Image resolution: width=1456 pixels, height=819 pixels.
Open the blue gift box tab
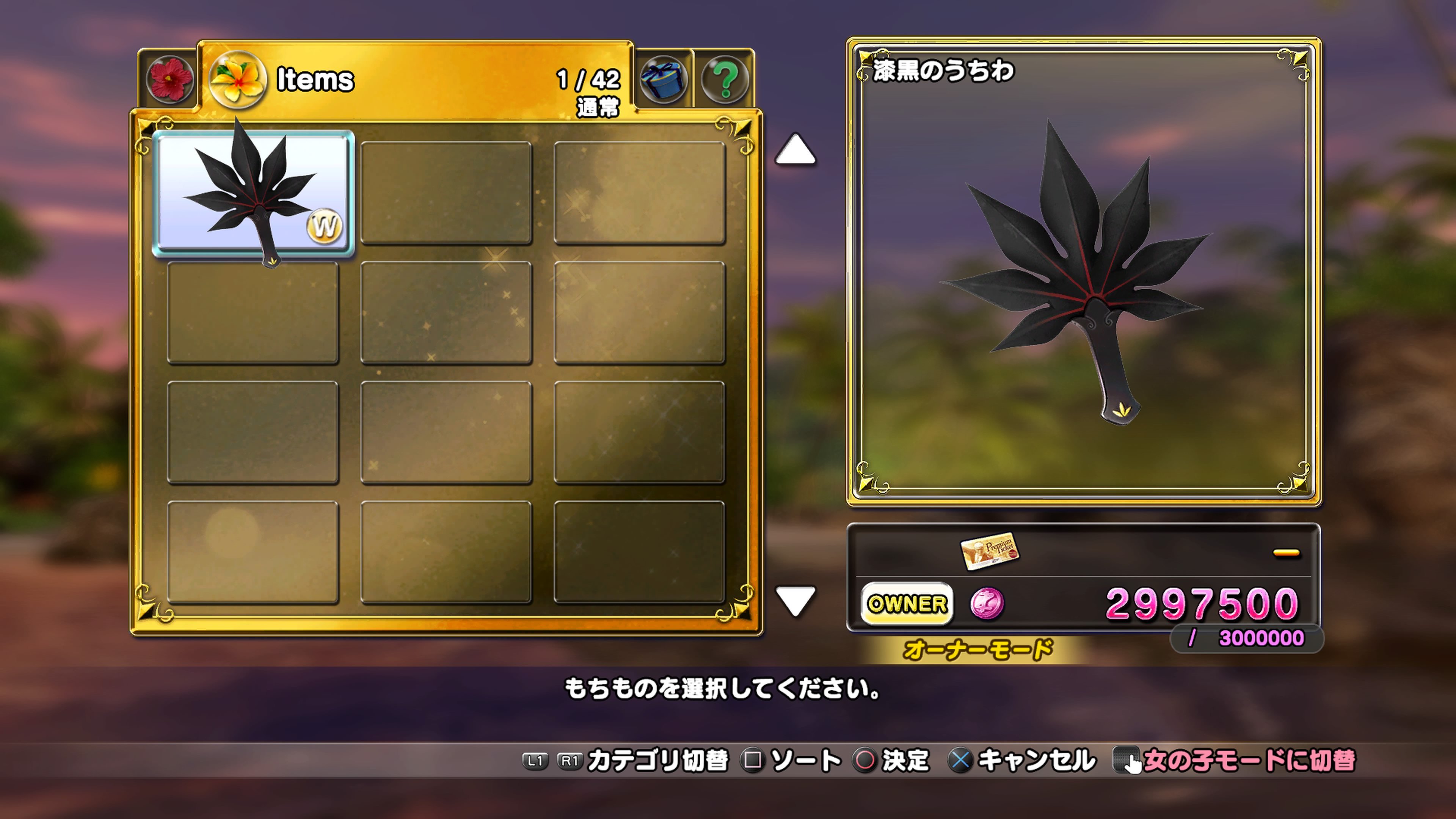pos(664,80)
